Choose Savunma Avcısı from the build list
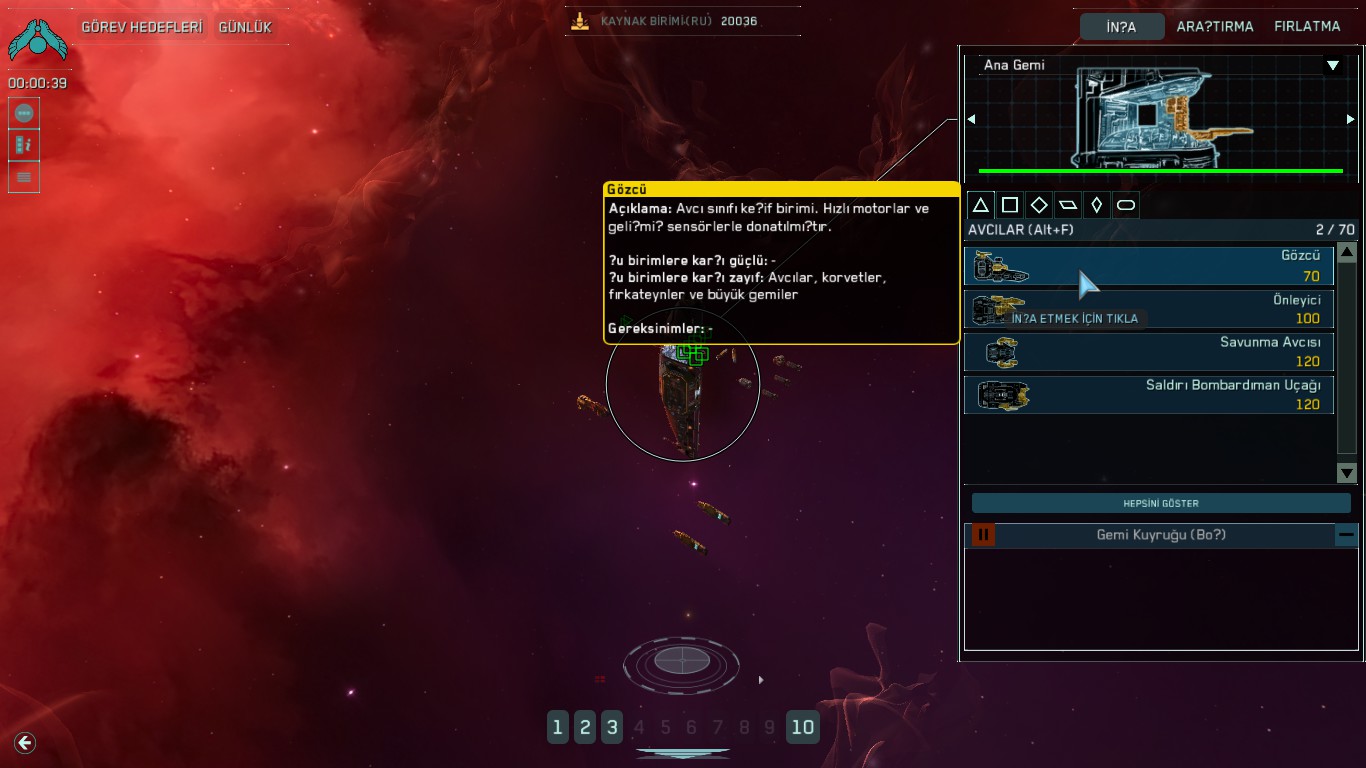1366x768 pixels. point(1148,352)
